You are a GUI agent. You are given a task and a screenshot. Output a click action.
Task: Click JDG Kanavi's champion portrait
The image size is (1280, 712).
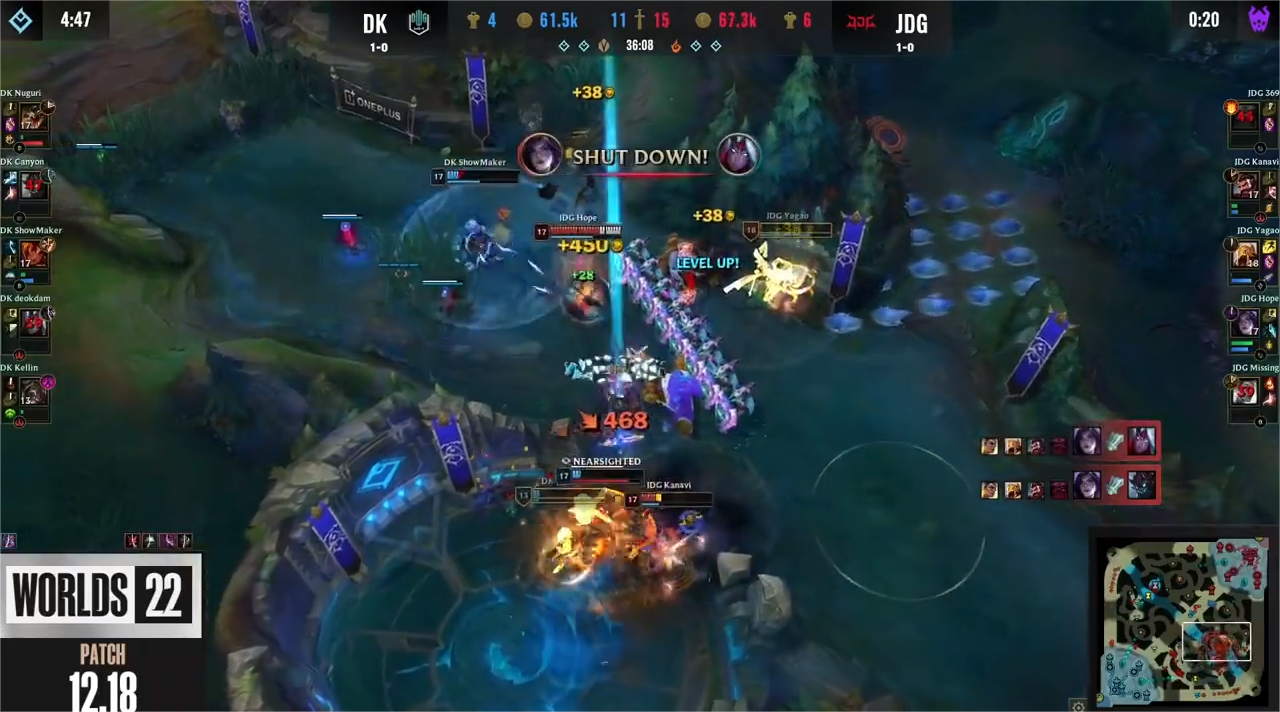pyautogui.click(x=1245, y=185)
